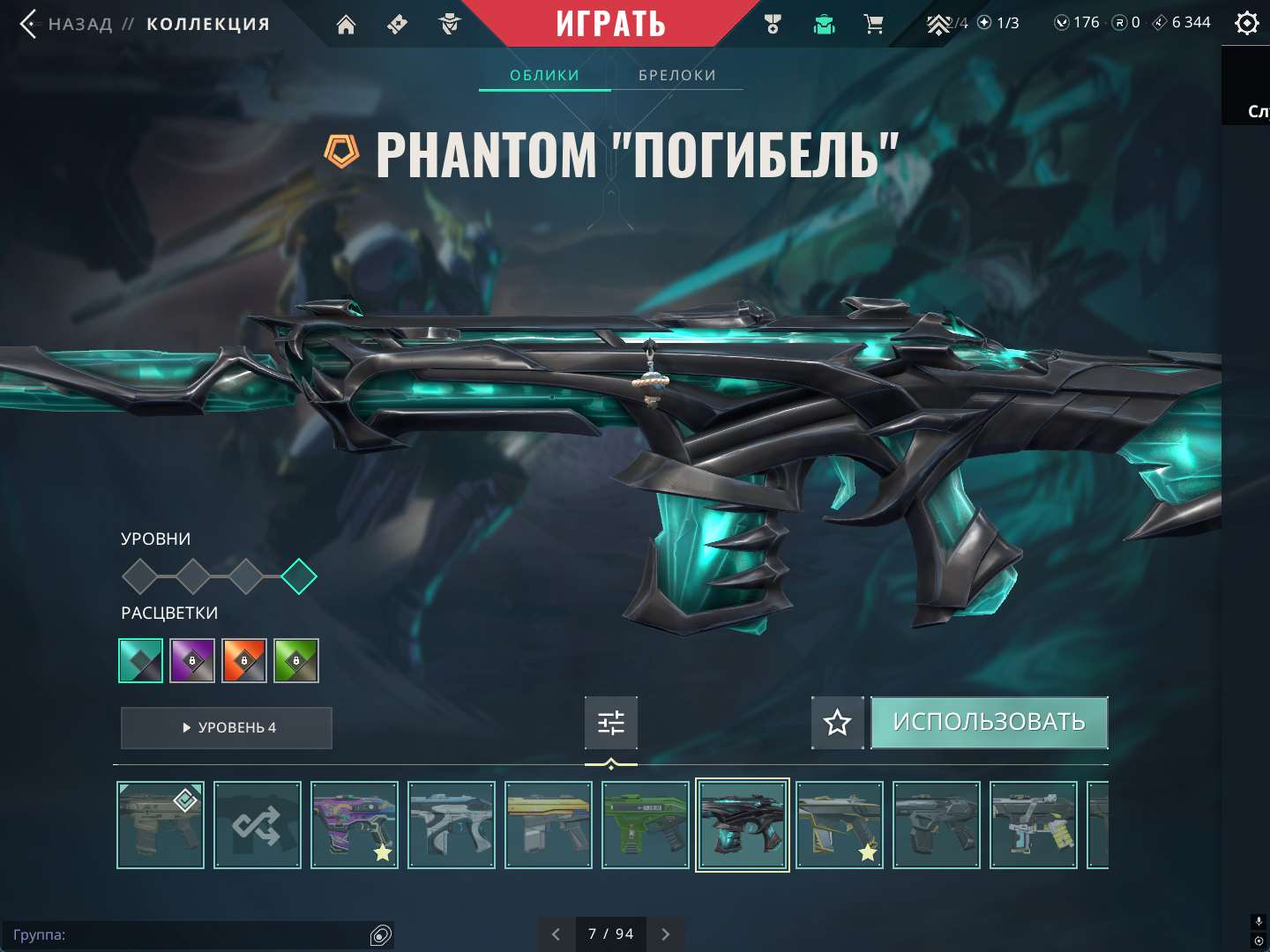Open the Battle Pass ticket icon
The image size is (1270, 952).
tap(396, 25)
